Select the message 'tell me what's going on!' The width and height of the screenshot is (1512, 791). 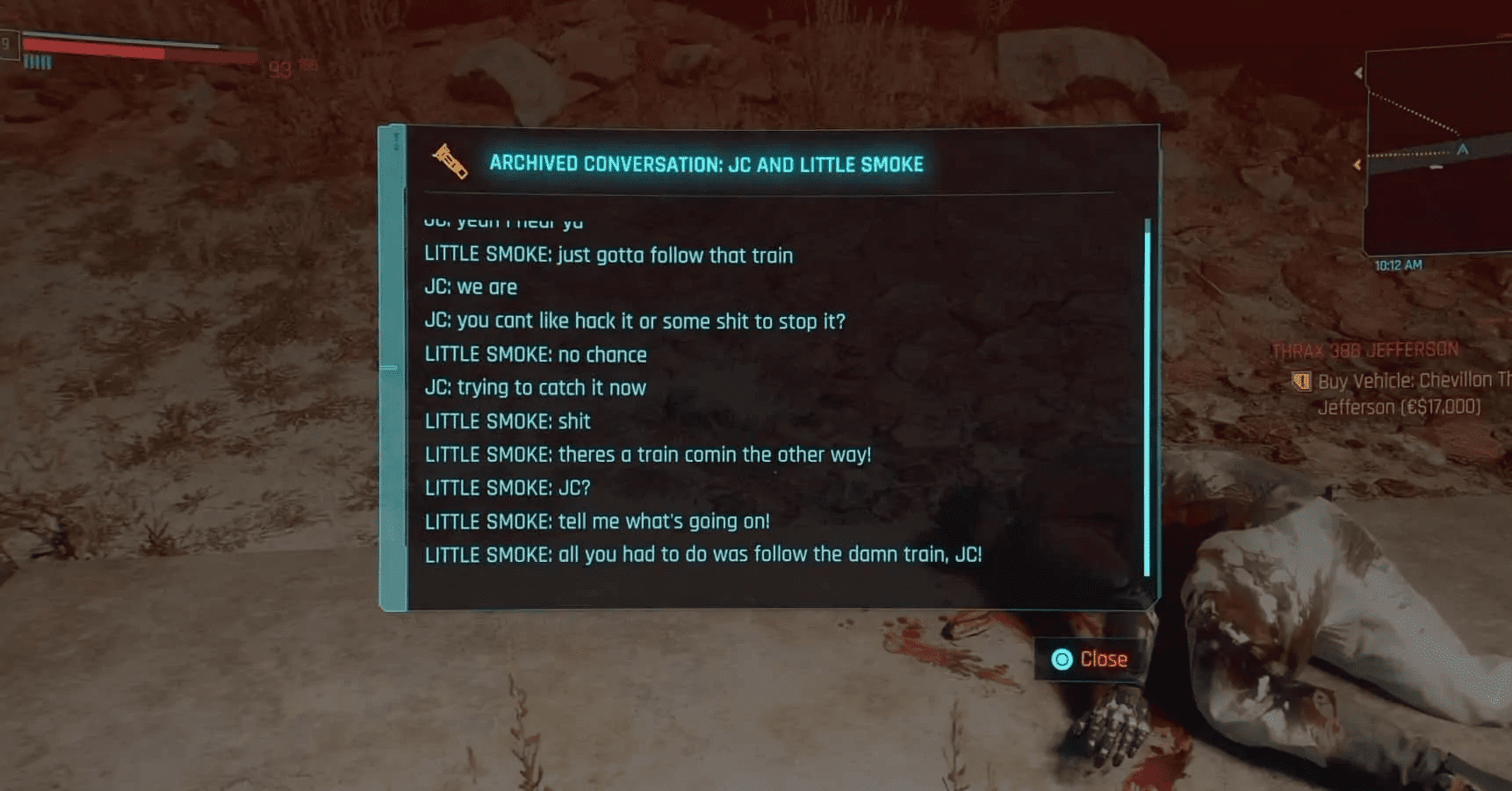tap(597, 521)
